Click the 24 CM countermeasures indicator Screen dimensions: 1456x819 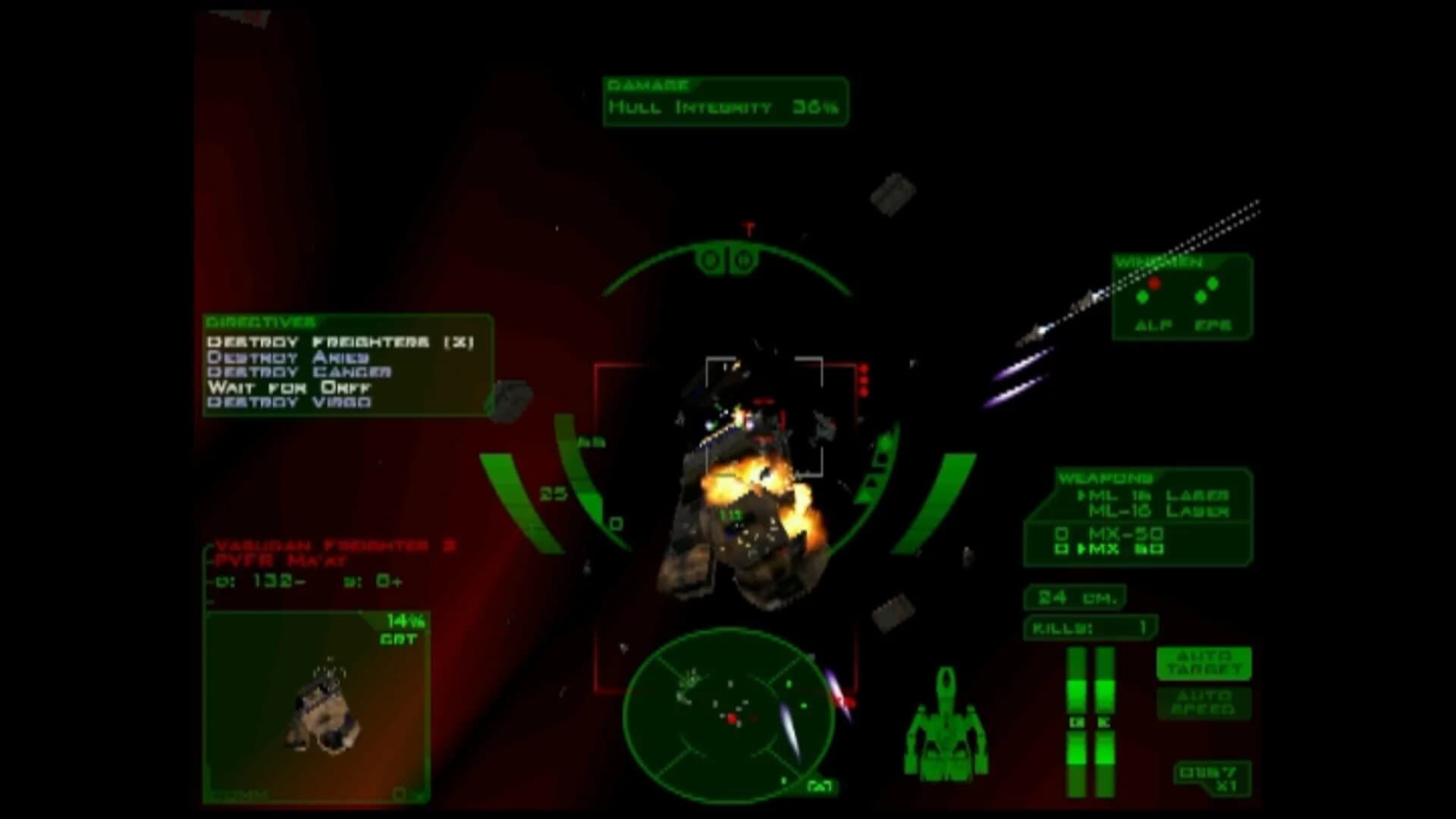click(1074, 598)
